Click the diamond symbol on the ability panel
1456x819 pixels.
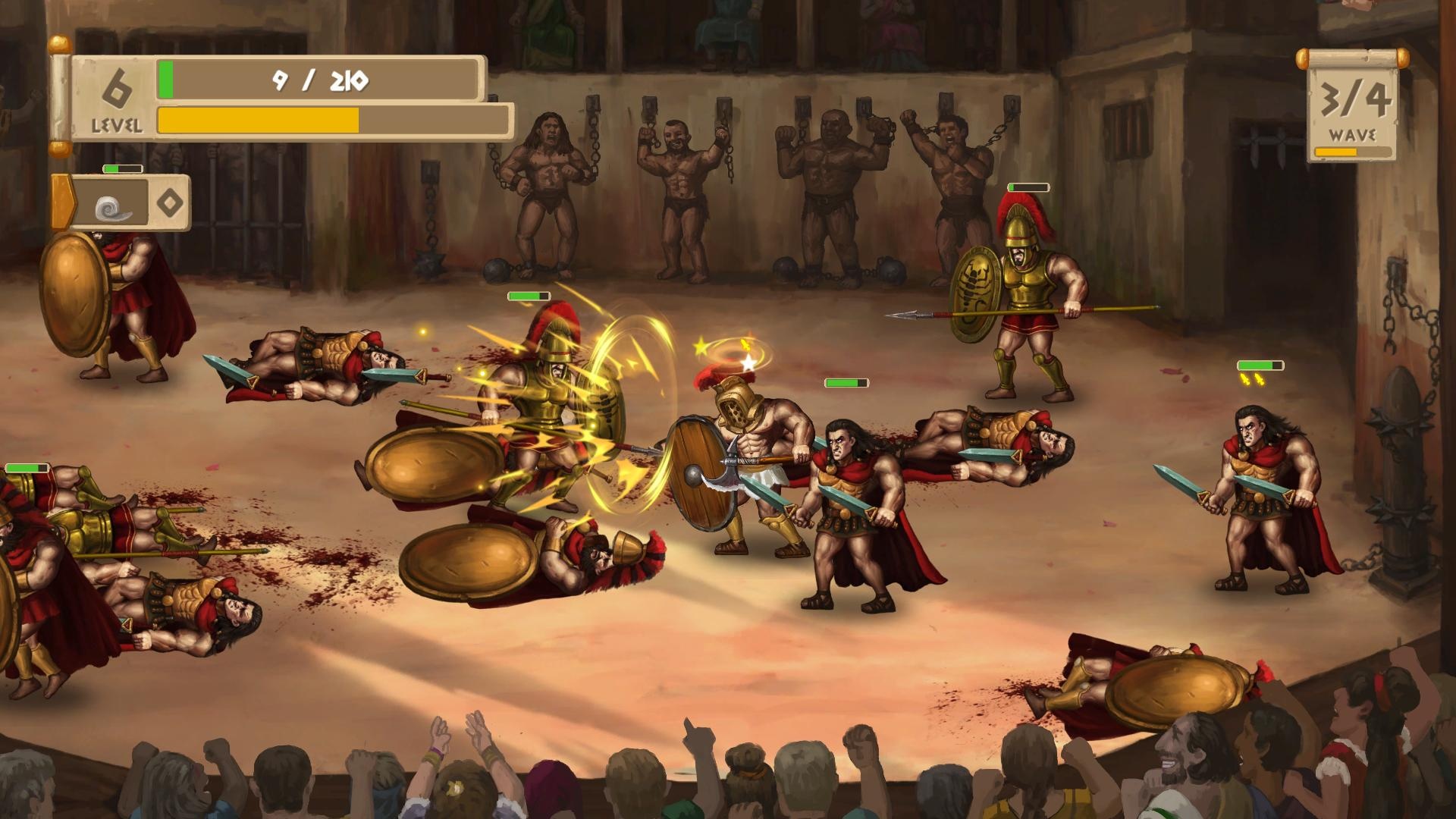[169, 202]
